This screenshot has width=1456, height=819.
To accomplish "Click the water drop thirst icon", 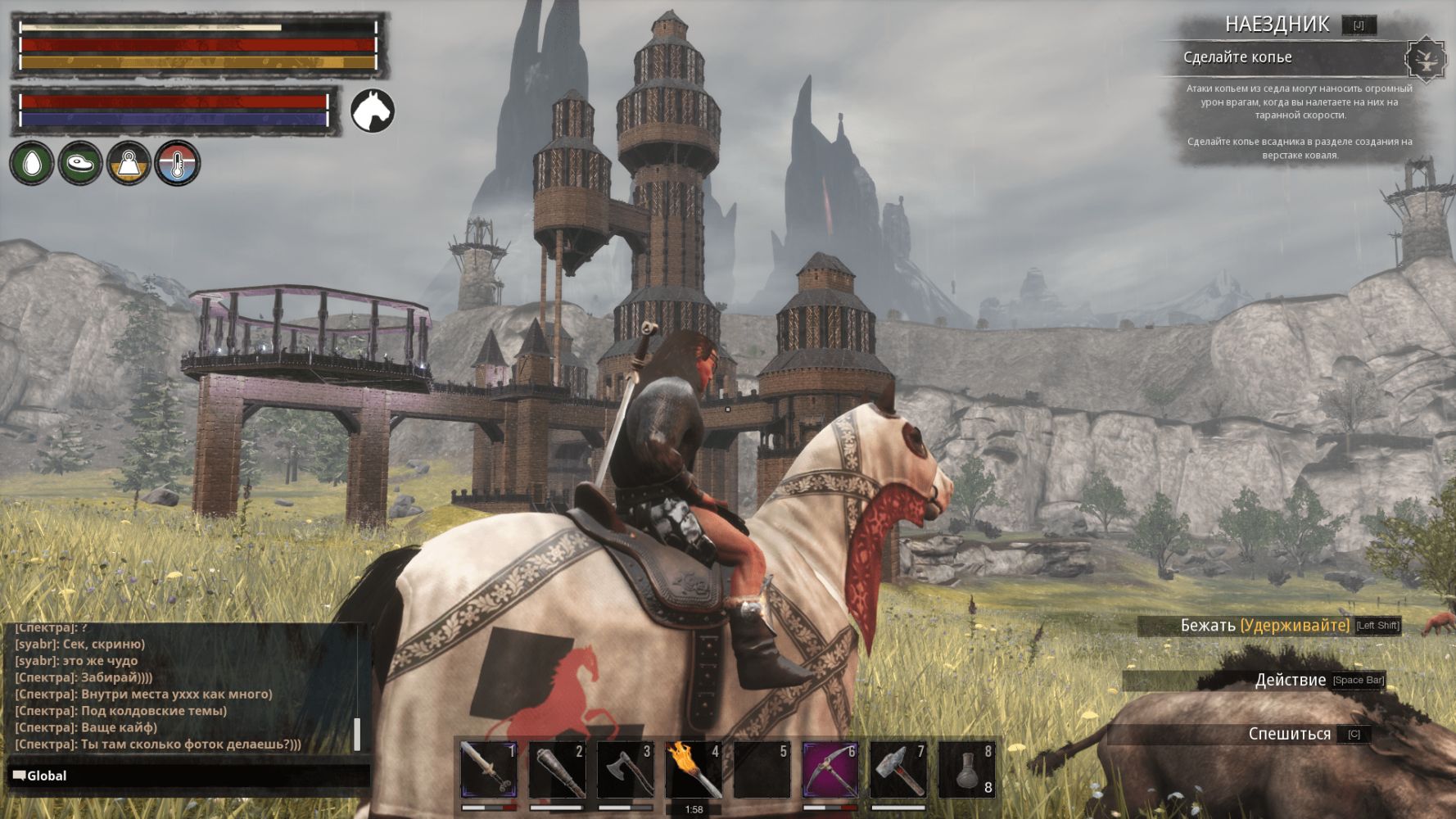I will (32, 163).
